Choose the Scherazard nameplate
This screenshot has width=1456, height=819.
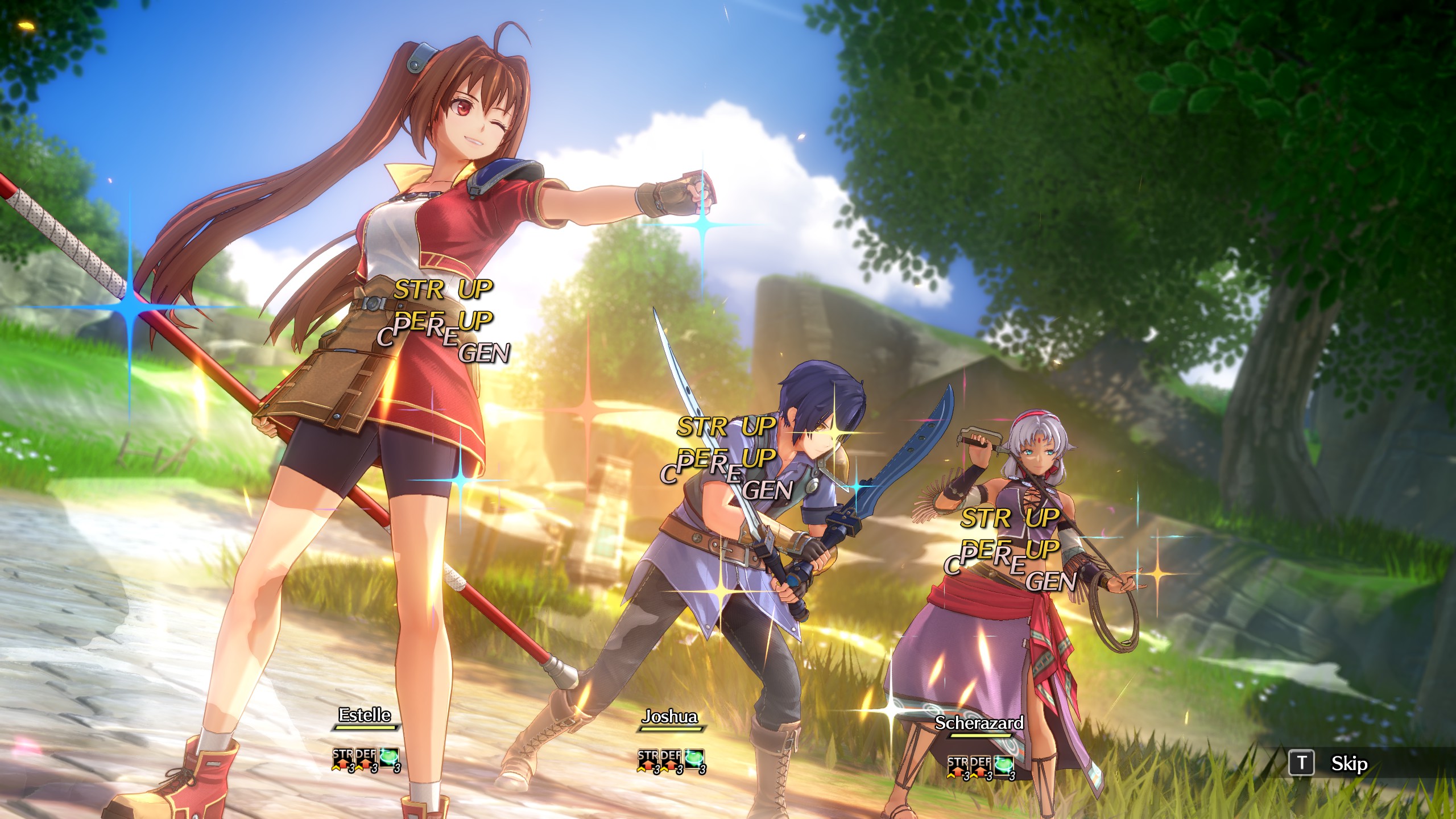[979, 723]
